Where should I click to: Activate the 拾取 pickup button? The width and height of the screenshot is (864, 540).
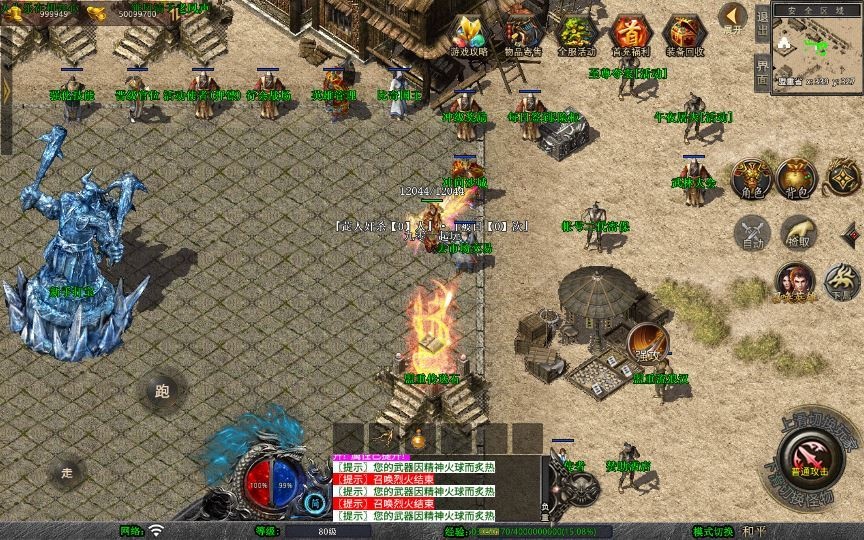click(x=797, y=232)
